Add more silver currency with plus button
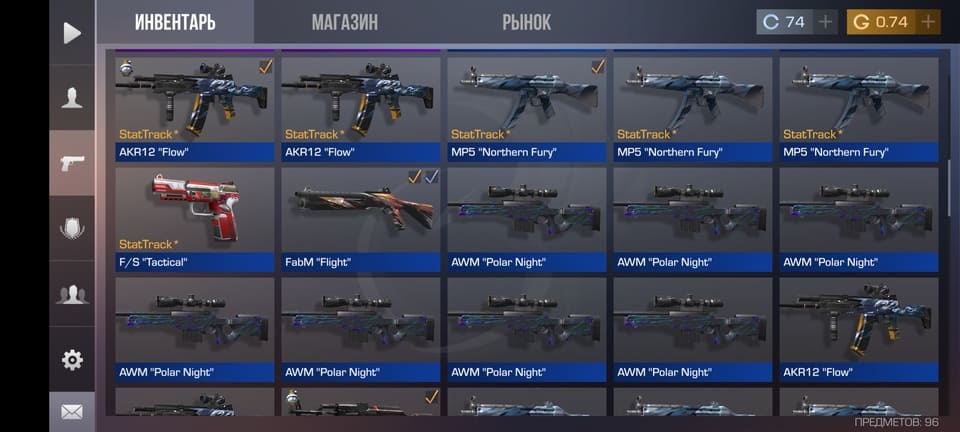Viewport: 960px width, 432px height. click(825, 22)
